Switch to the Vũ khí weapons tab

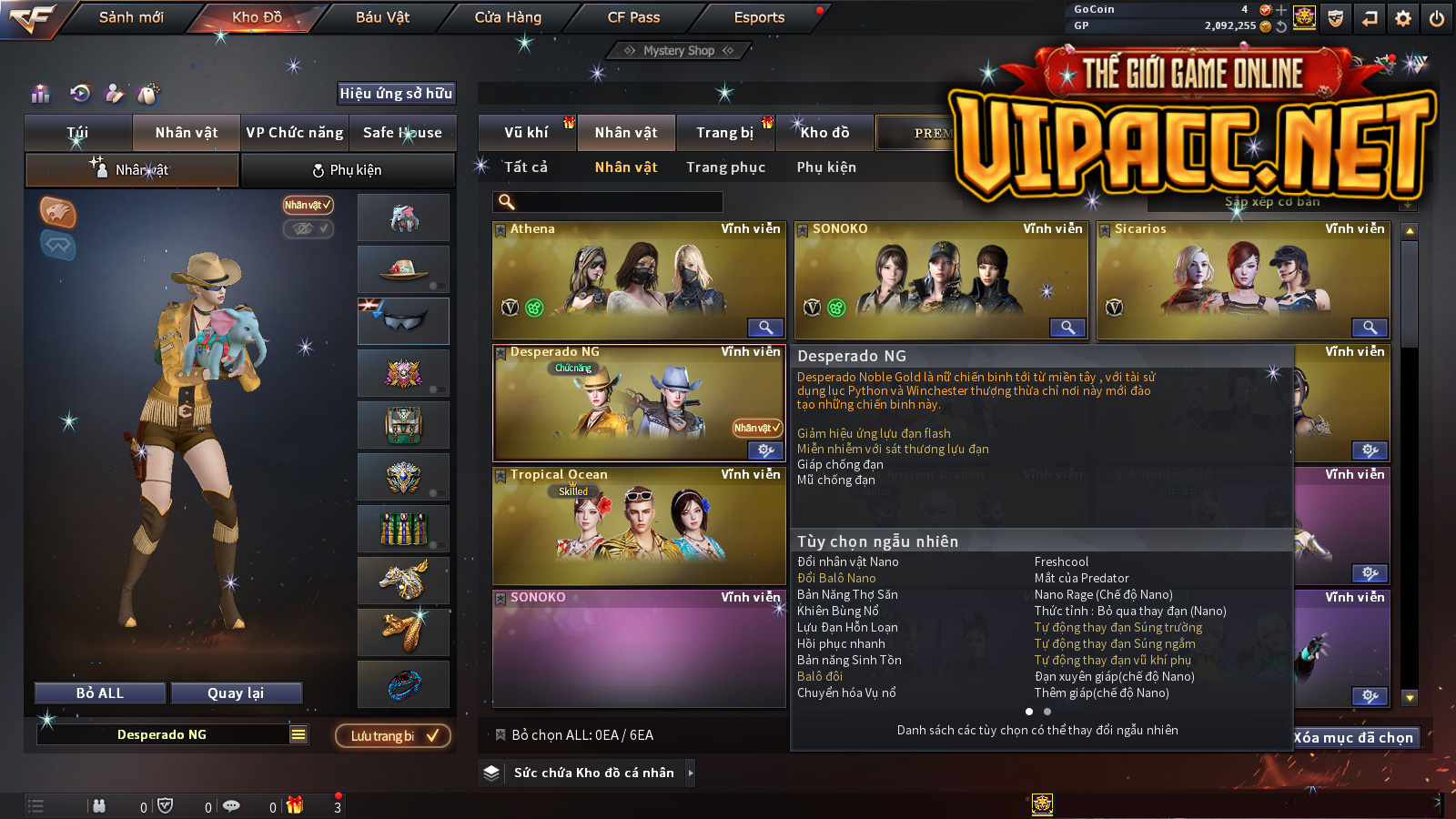pos(527,133)
